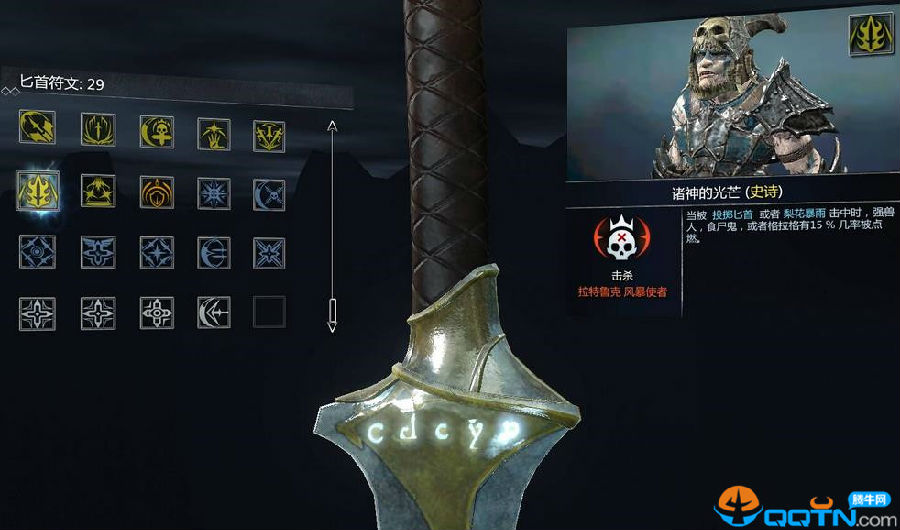900x530 pixels.
Task: Choose the blue eight-pointed starburst rune
Action: pyautogui.click(x=212, y=191)
